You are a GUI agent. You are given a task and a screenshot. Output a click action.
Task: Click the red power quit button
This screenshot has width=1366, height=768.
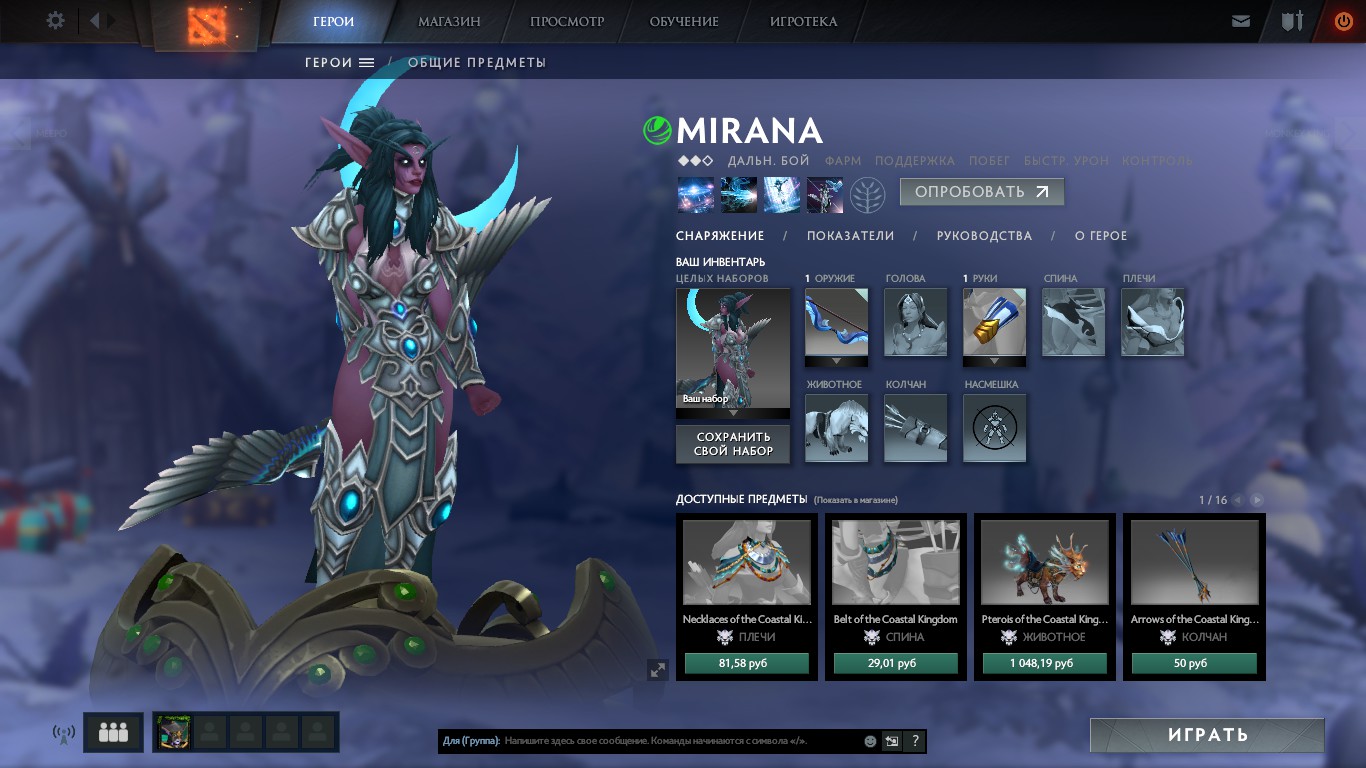click(x=1343, y=20)
